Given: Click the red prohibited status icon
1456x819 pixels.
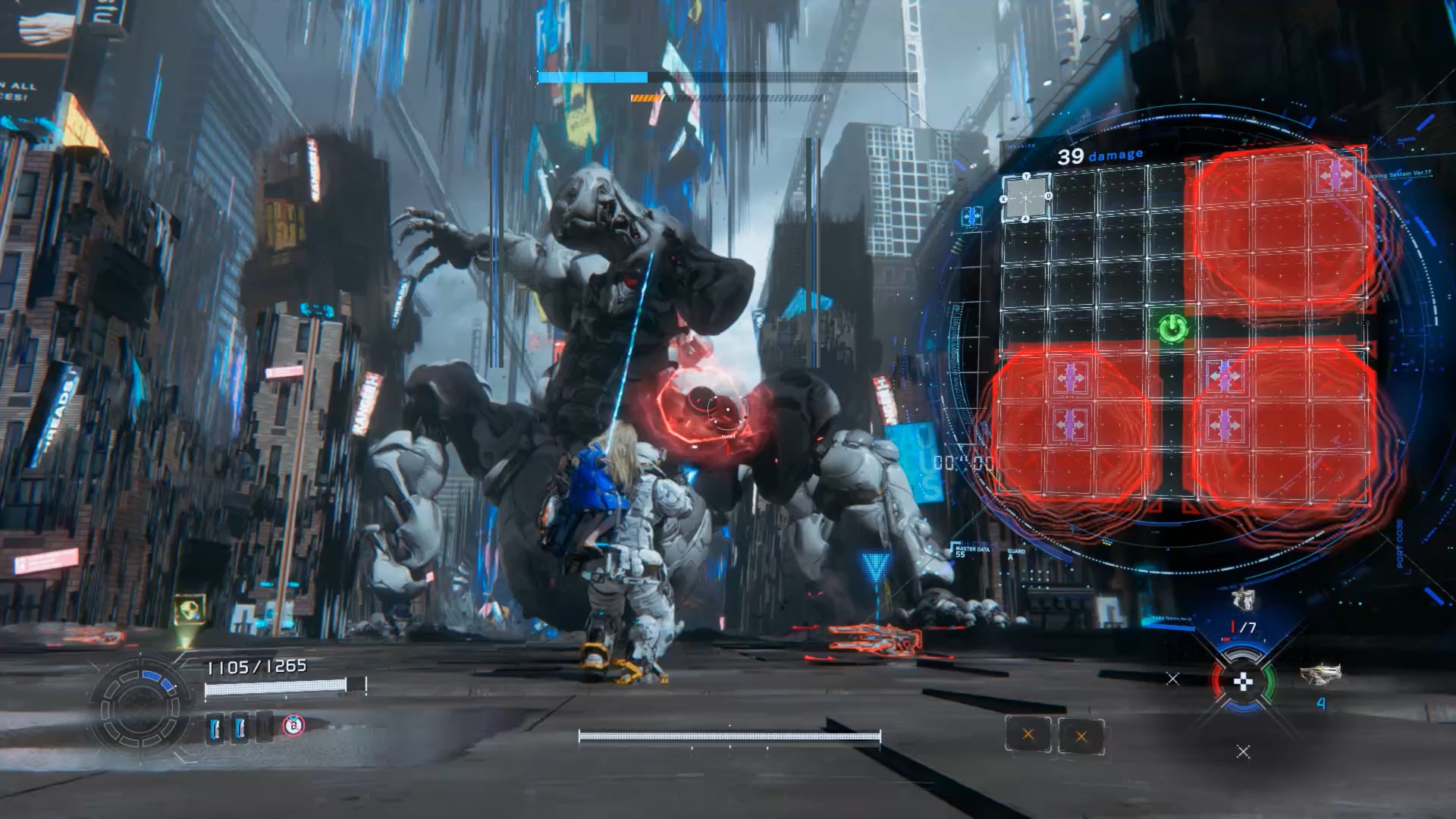Looking at the screenshot, I should point(293,726).
